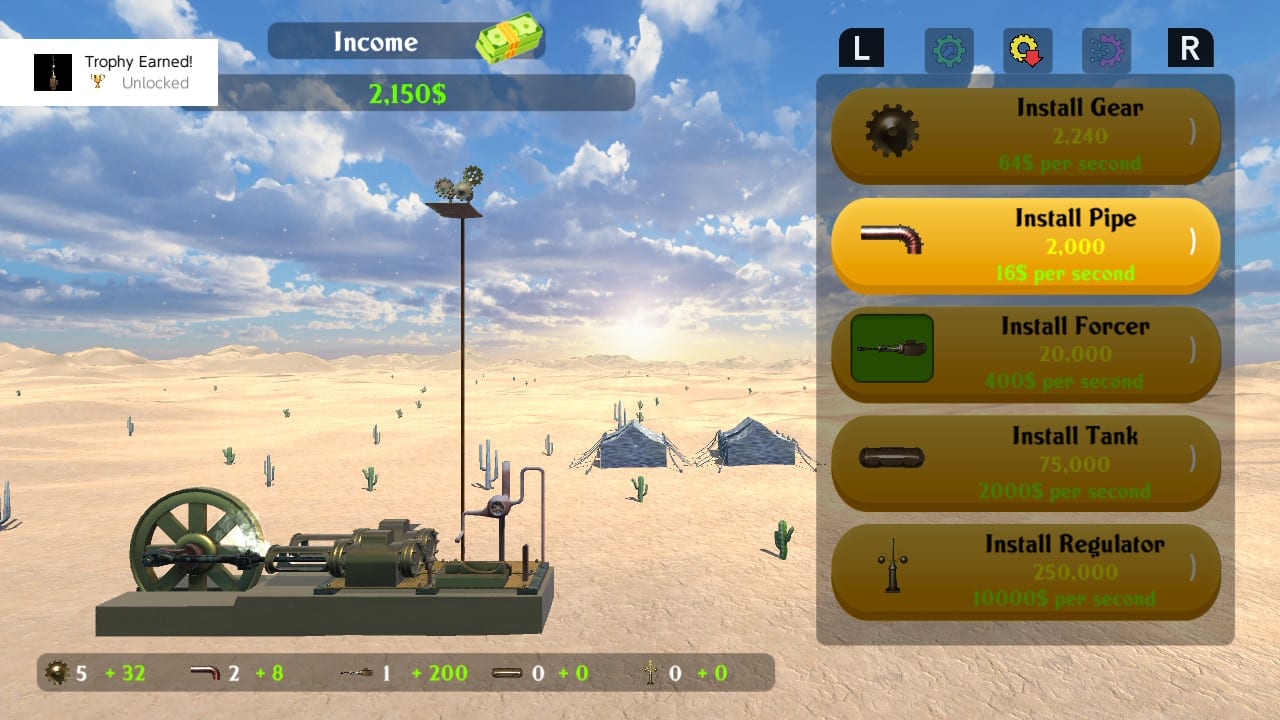Purchase the Install Tank upgrade

[1025, 463]
